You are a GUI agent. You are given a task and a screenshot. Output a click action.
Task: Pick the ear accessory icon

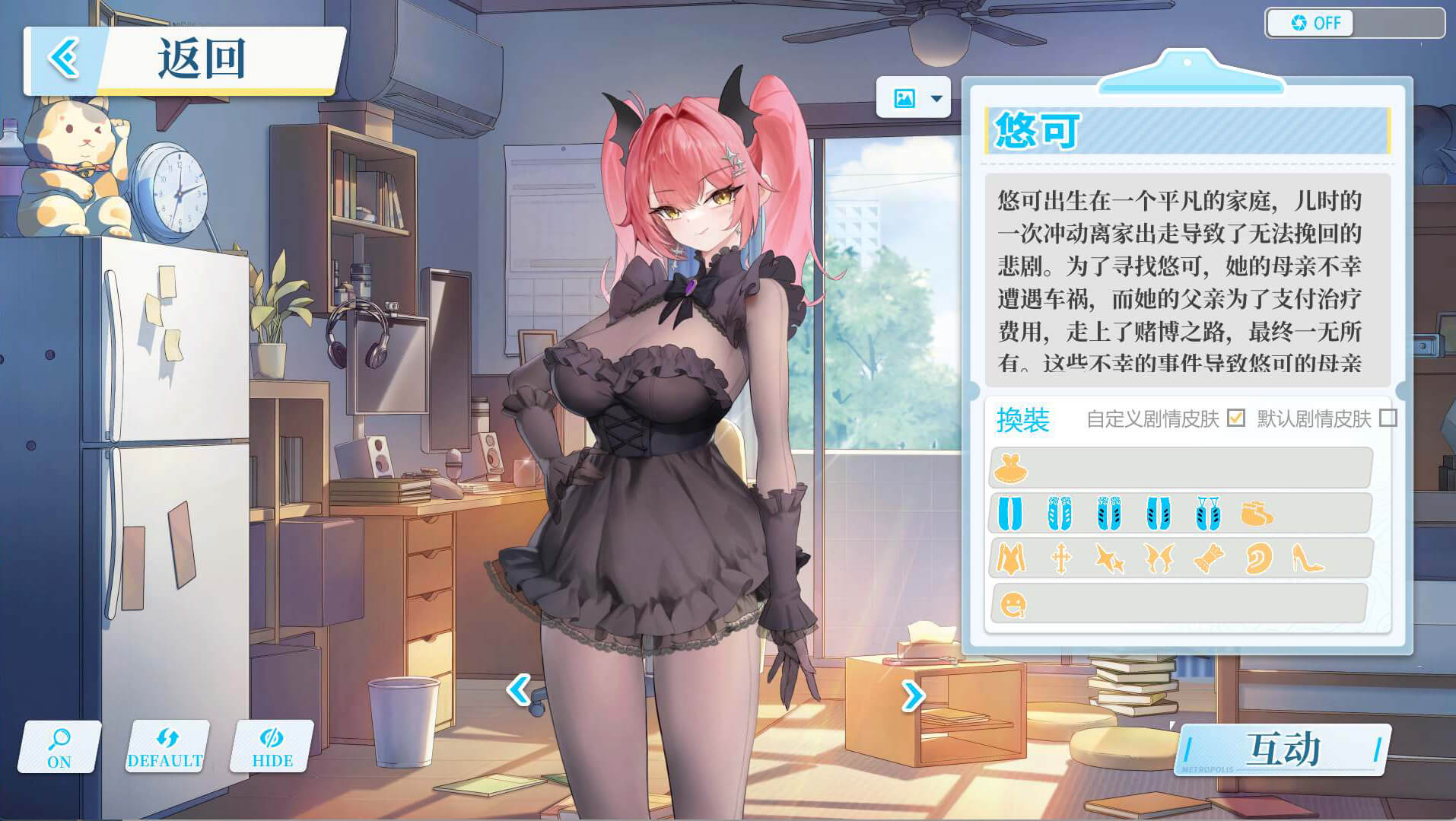tap(1257, 559)
